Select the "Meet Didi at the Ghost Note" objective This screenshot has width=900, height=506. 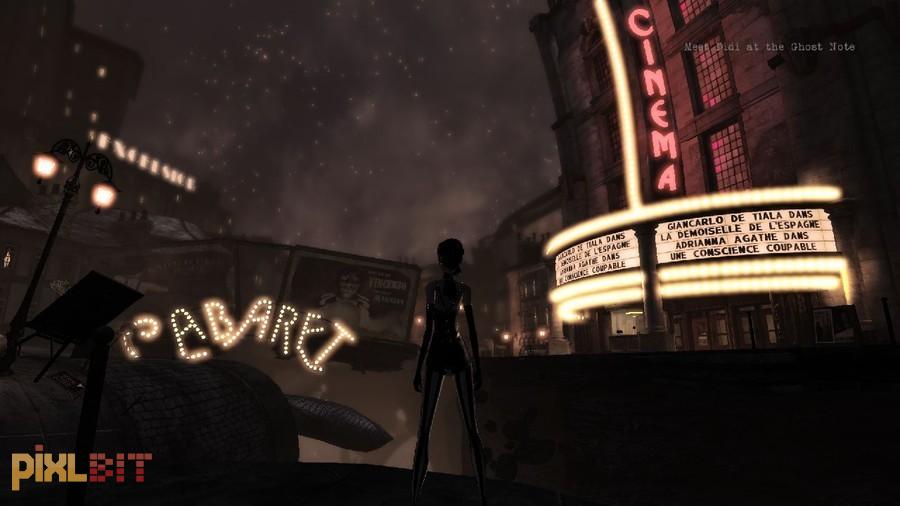coord(769,47)
